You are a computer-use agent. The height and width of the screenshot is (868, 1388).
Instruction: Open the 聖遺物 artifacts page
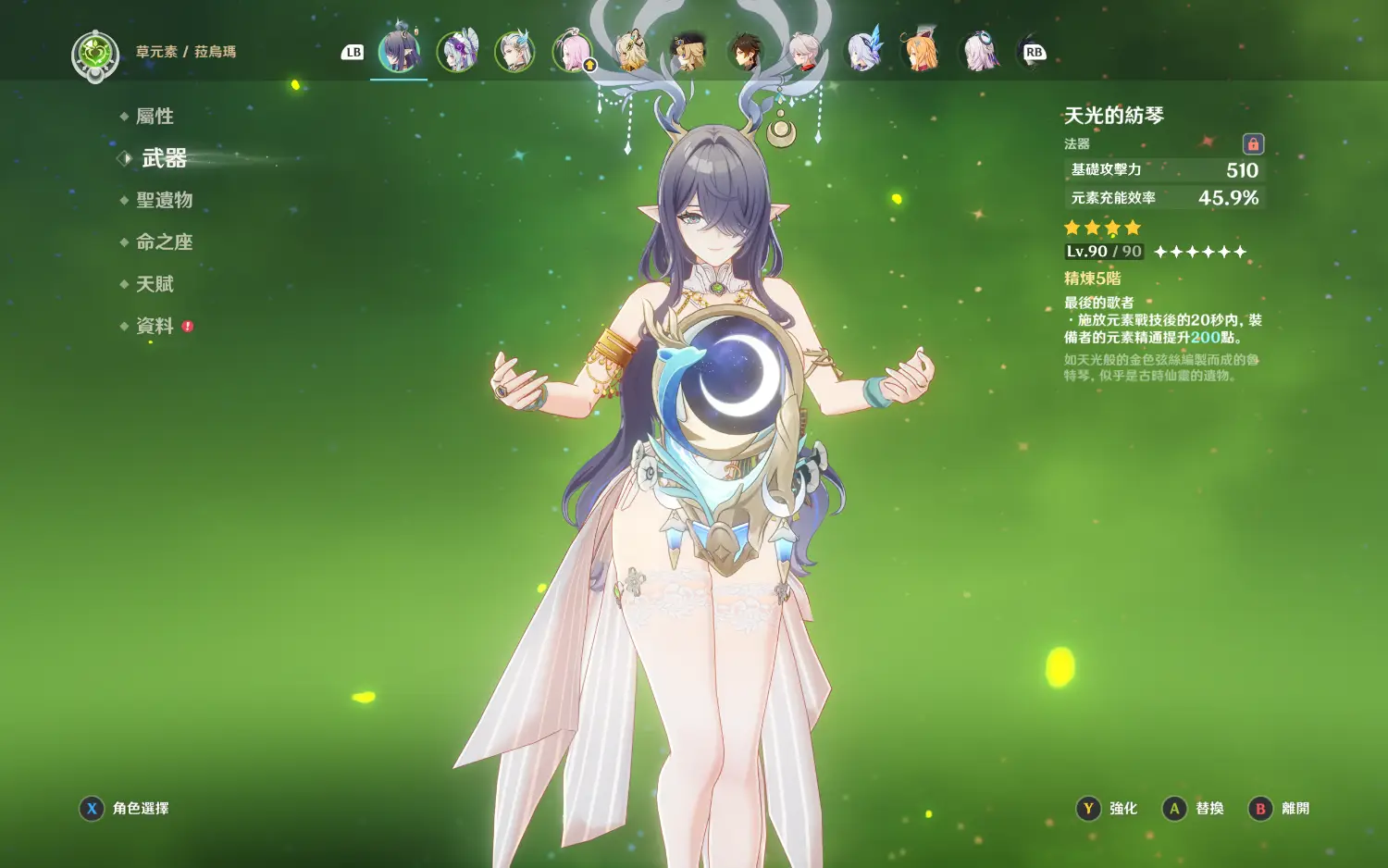(164, 200)
